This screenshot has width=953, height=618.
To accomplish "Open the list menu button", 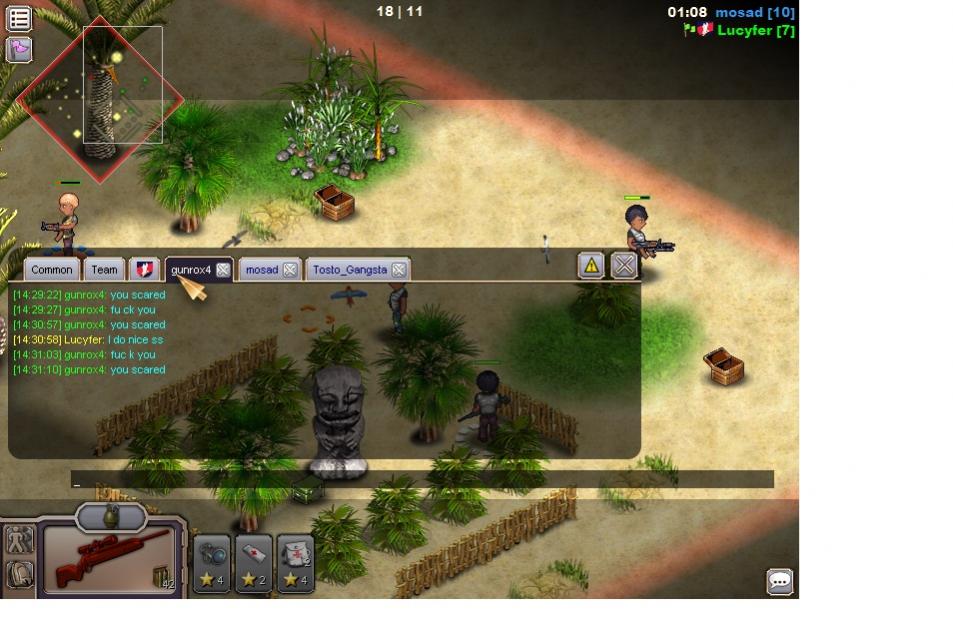I will (x=19, y=18).
